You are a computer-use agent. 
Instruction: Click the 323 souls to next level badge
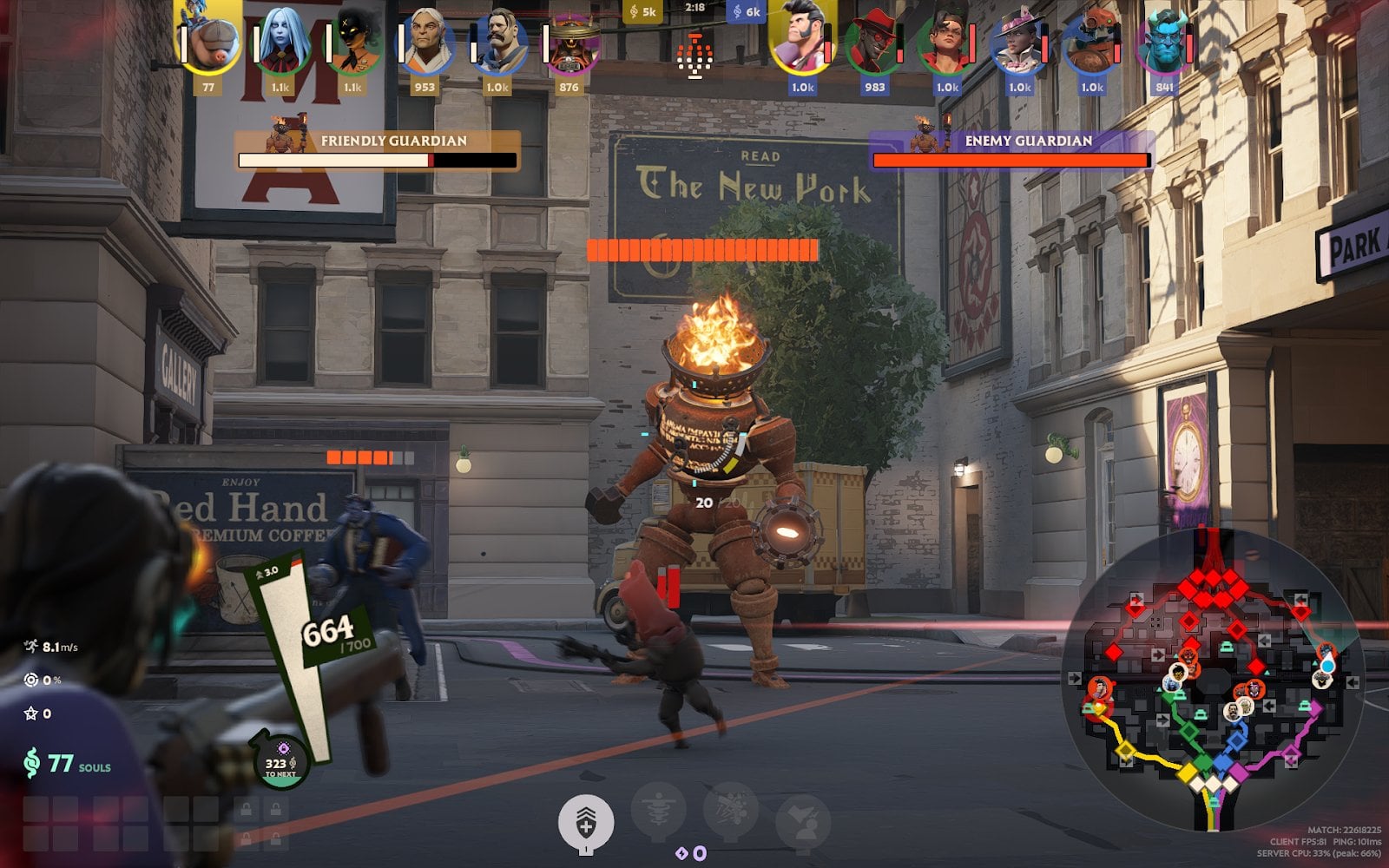280,764
